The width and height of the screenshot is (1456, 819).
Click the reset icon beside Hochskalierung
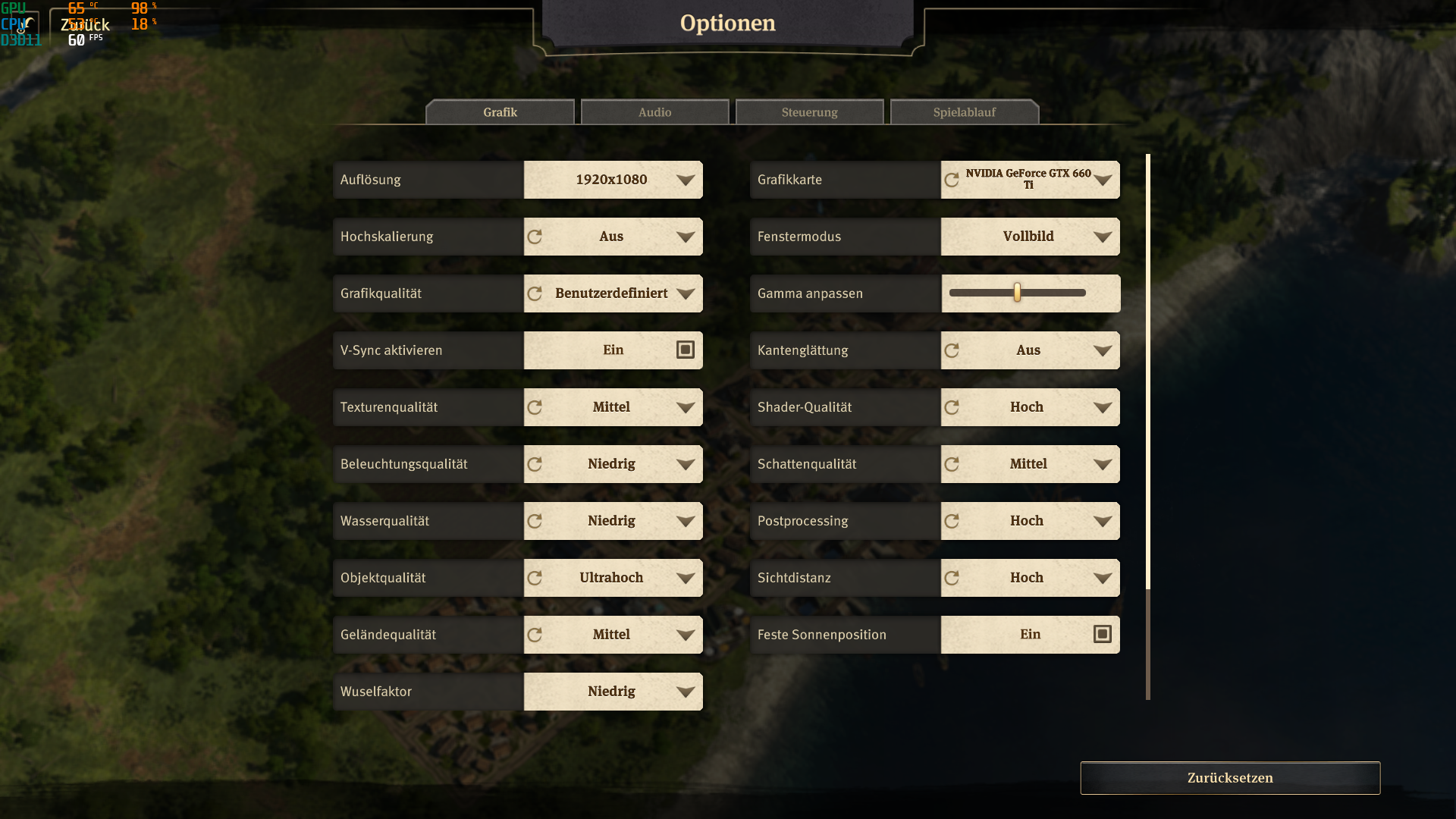click(x=535, y=237)
